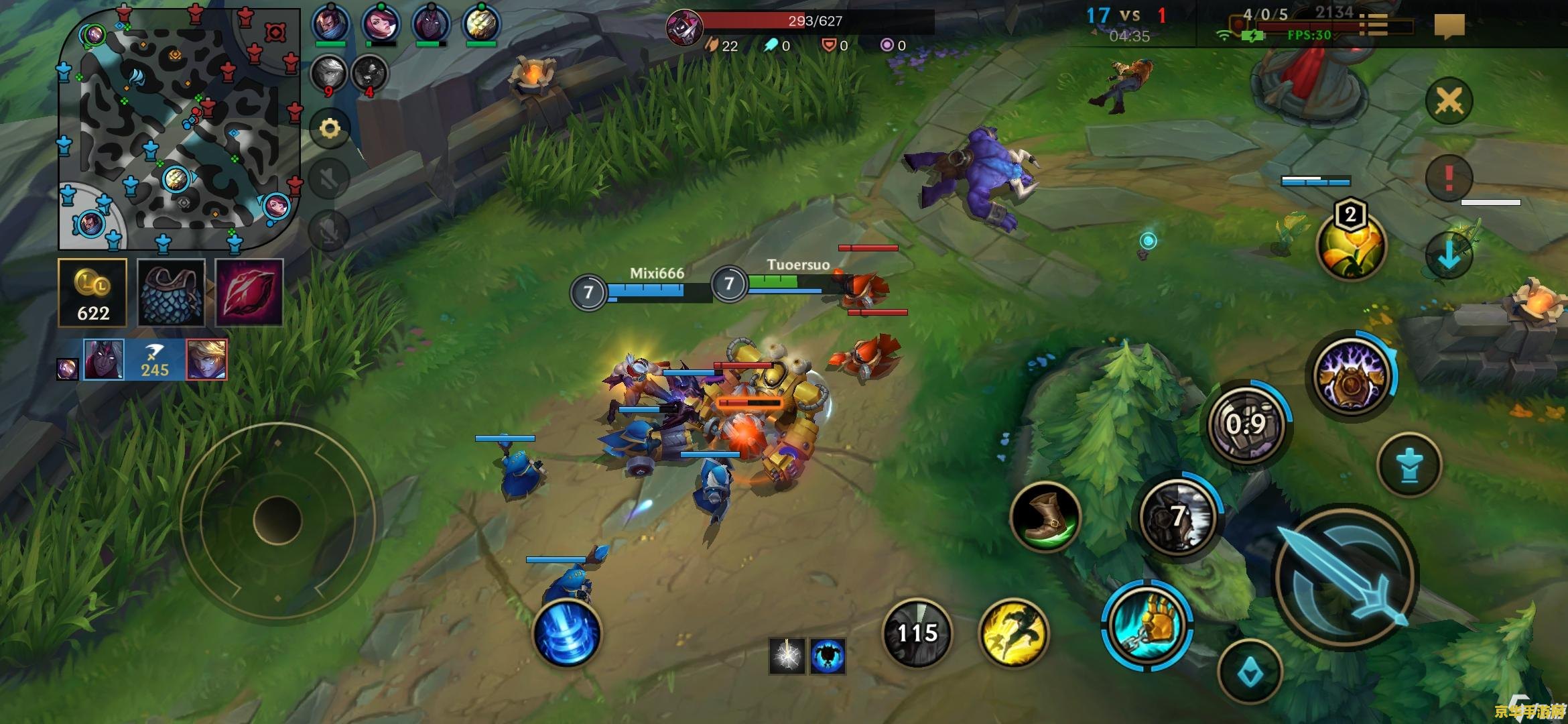This screenshot has width=1568, height=724.
Task: Tap the basic attack sword button
Action: pos(1346,578)
